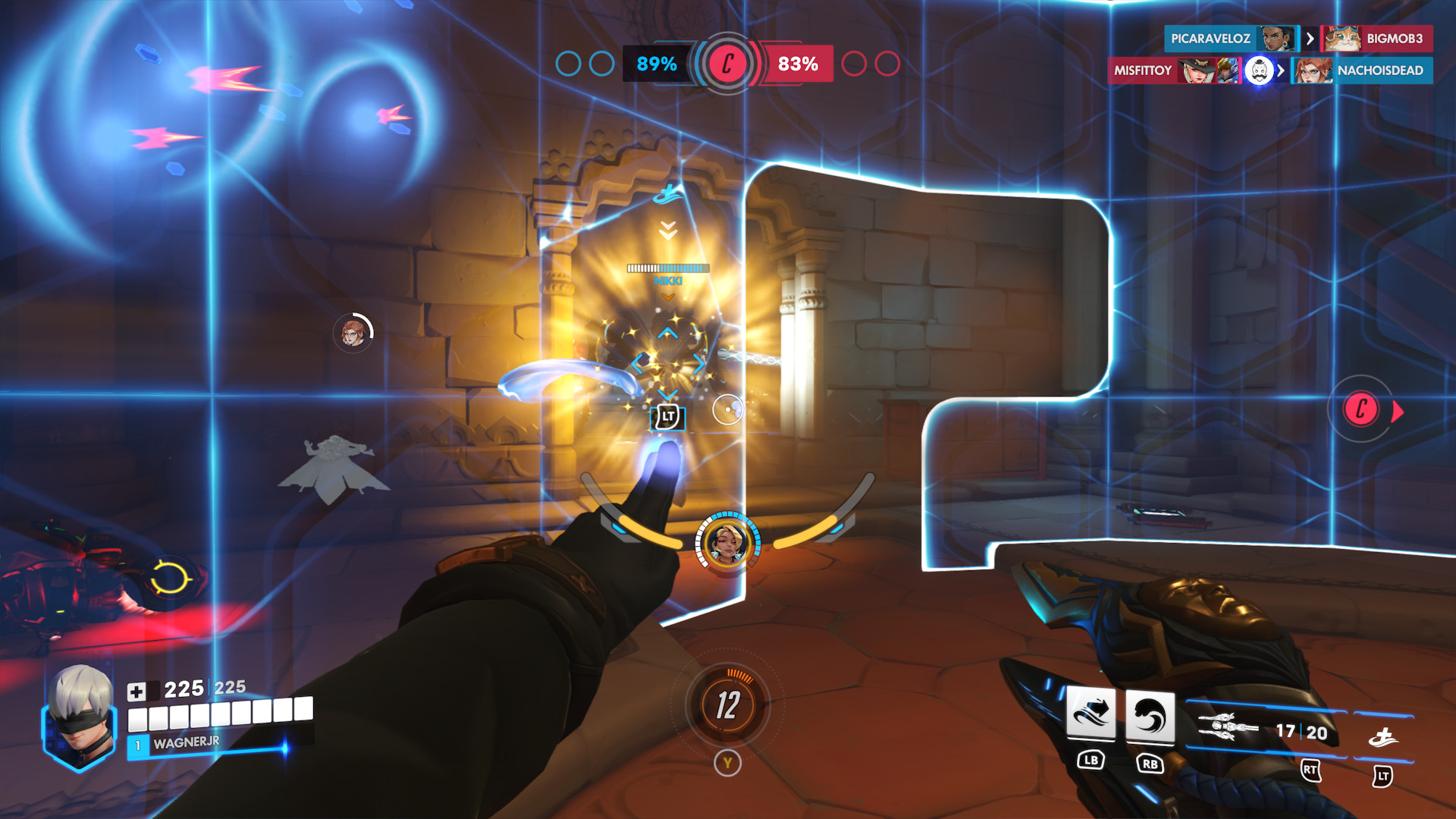Screen dimensions: 1456x819
Task: Select the objective C capture point indicator
Action: point(727,64)
